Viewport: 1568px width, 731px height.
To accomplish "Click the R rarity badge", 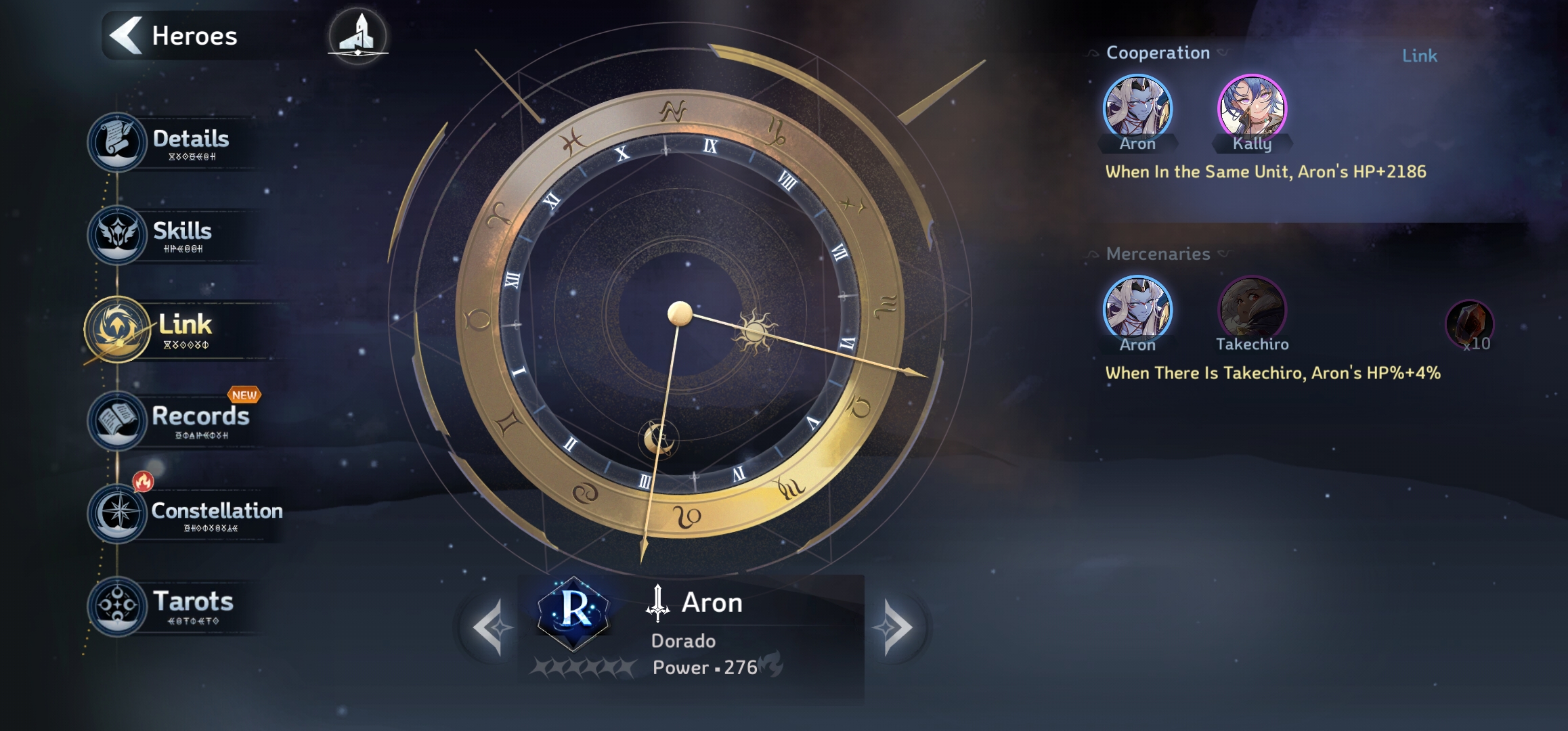I will (x=573, y=611).
